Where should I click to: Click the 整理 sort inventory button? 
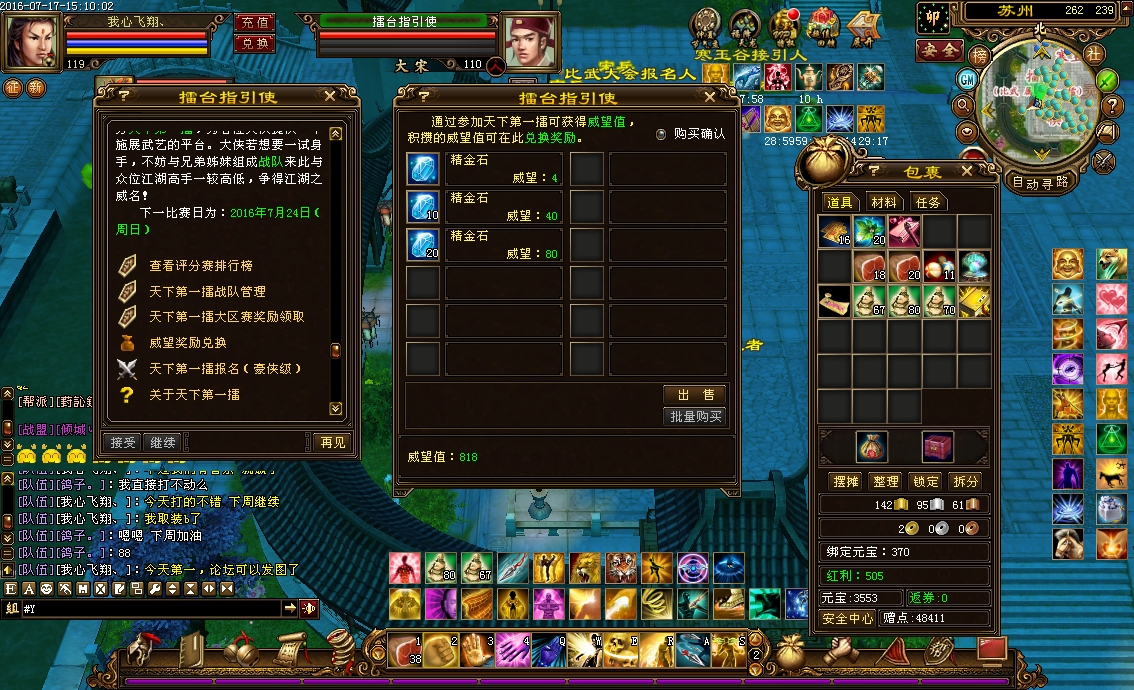click(x=885, y=481)
